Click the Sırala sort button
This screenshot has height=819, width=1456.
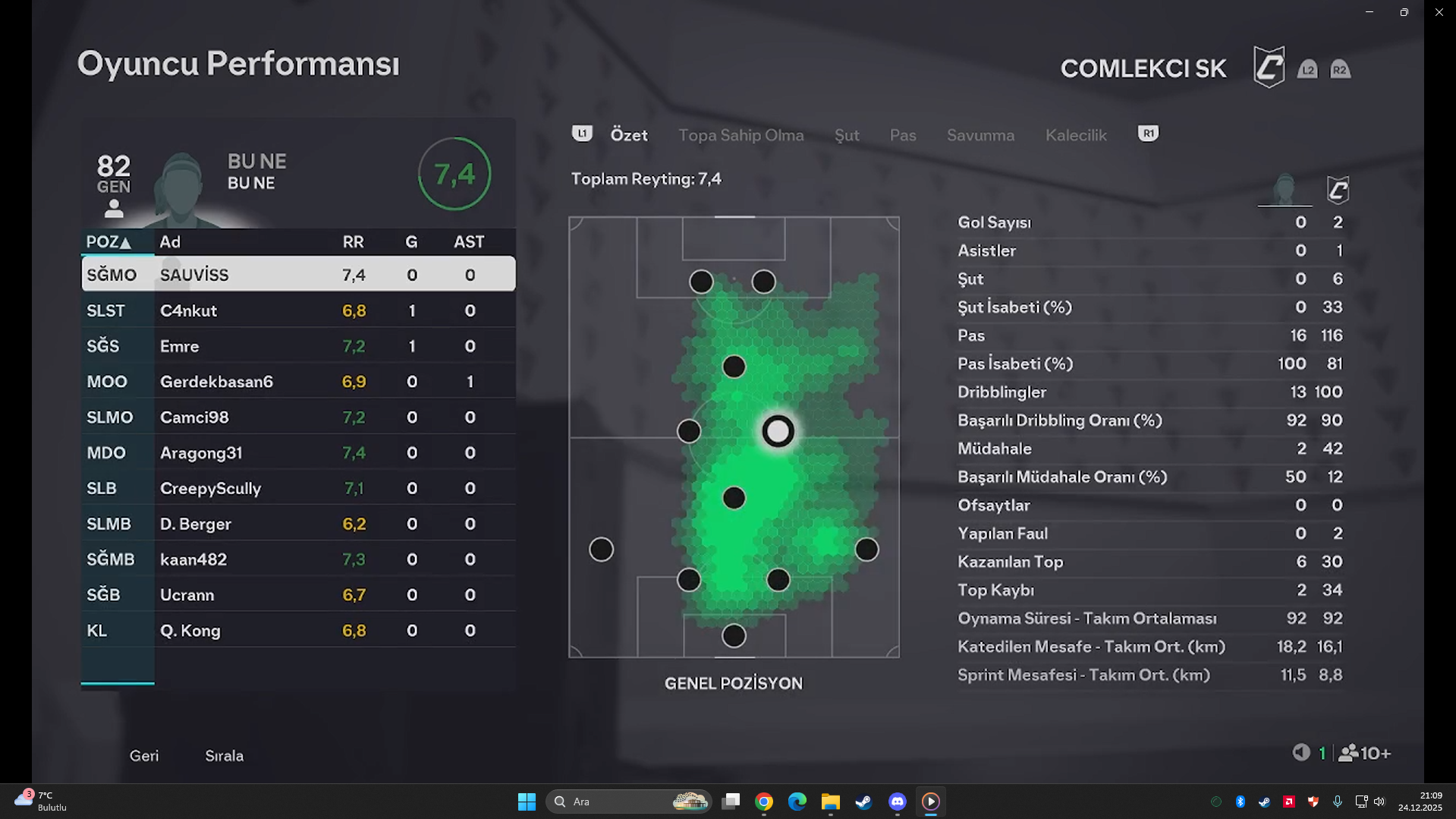pyautogui.click(x=224, y=756)
